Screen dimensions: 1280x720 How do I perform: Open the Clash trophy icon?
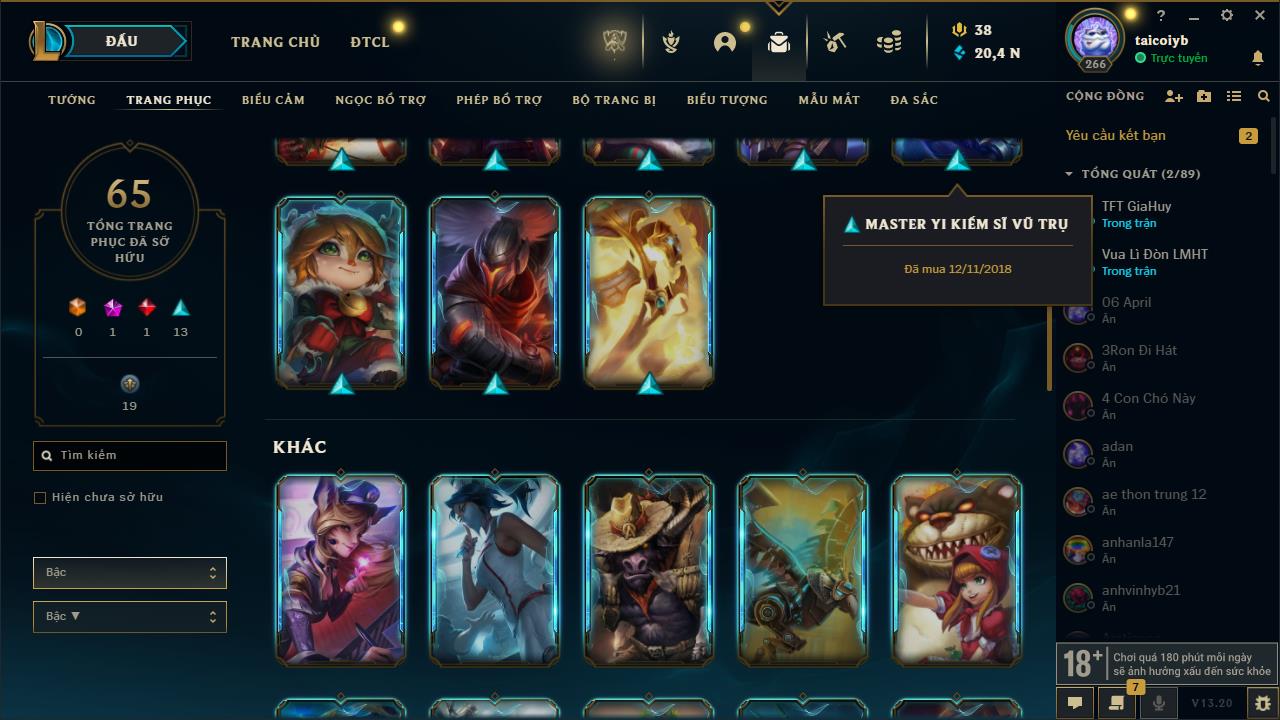669,41
